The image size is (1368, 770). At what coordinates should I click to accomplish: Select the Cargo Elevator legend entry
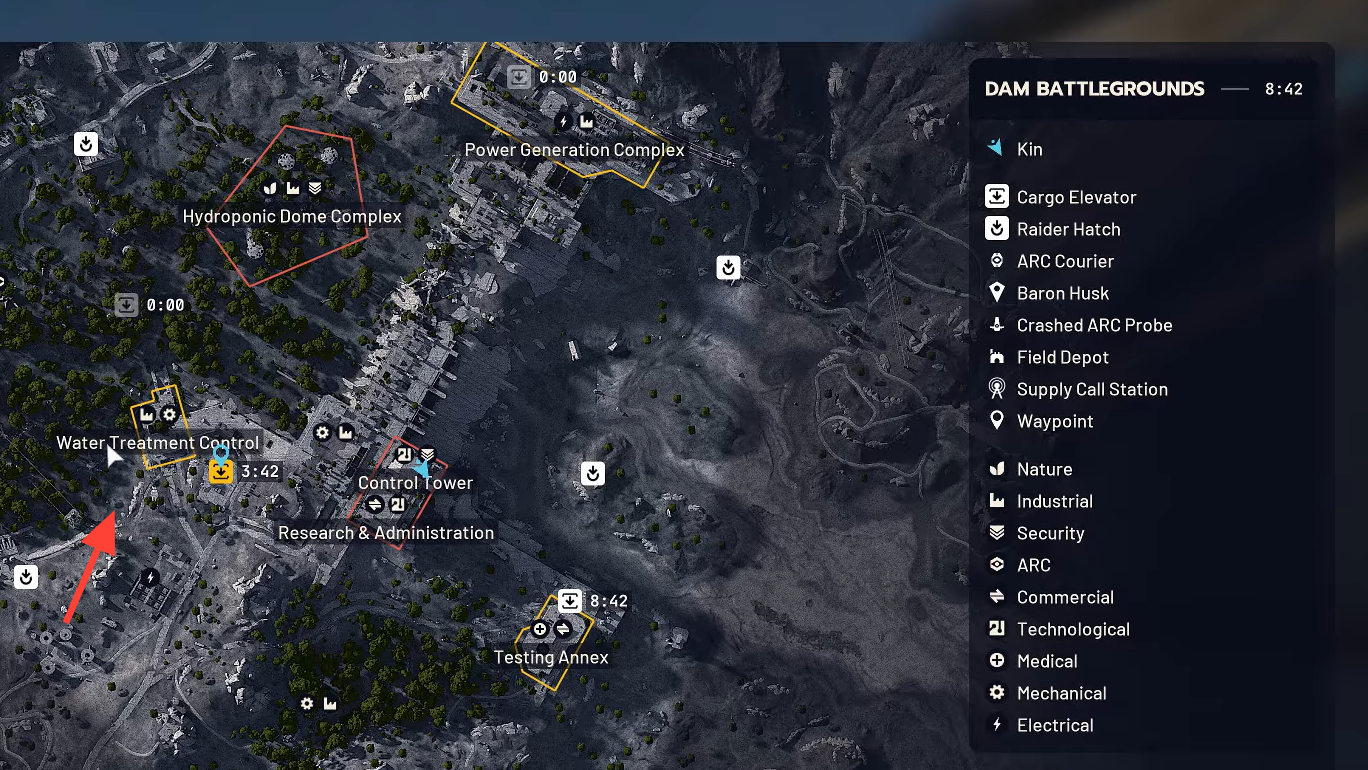point(1076,197)
